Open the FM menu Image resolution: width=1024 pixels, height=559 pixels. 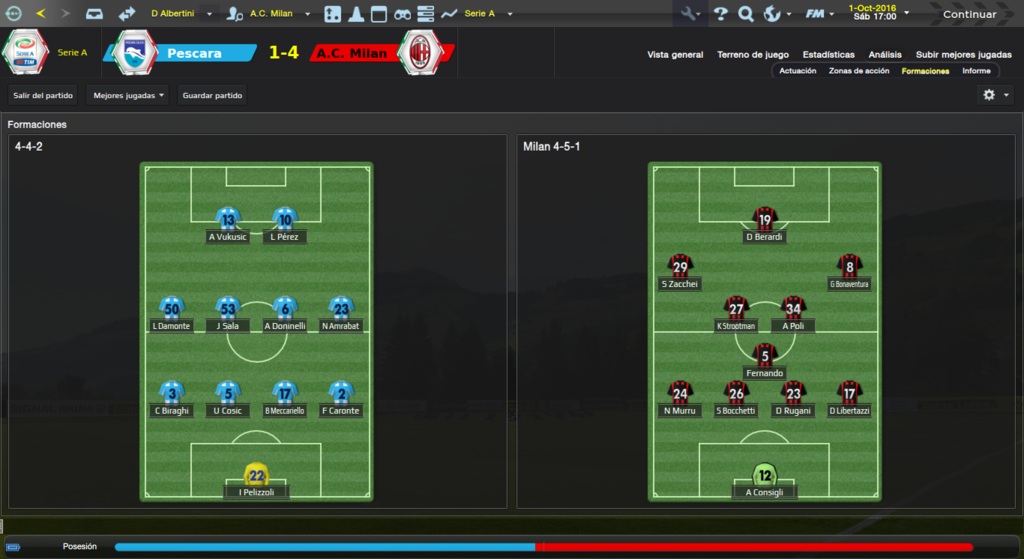click(818, 14)
